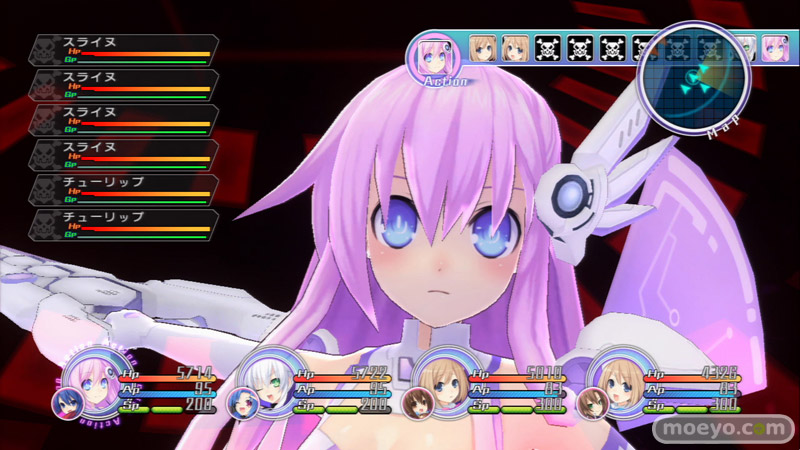
Task: Select the party member with 5010 HP
Action: pos(440,378)
